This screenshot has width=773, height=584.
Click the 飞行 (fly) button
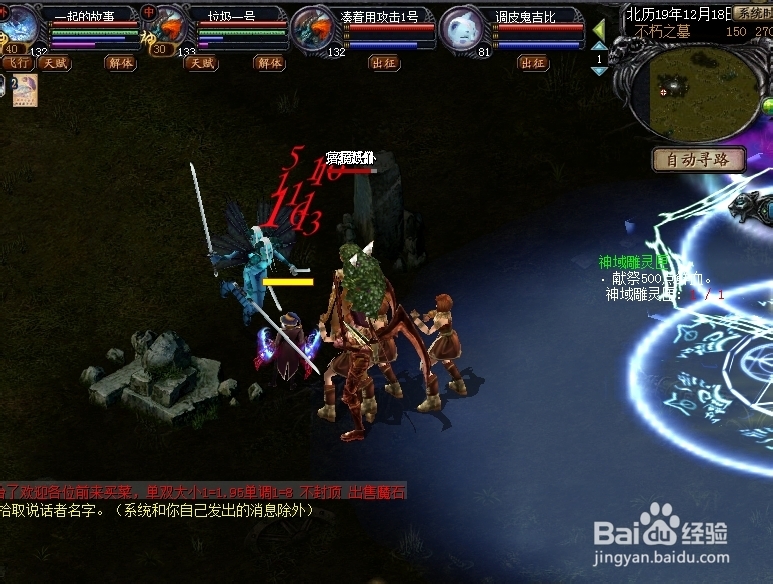[x=15, y=63]
